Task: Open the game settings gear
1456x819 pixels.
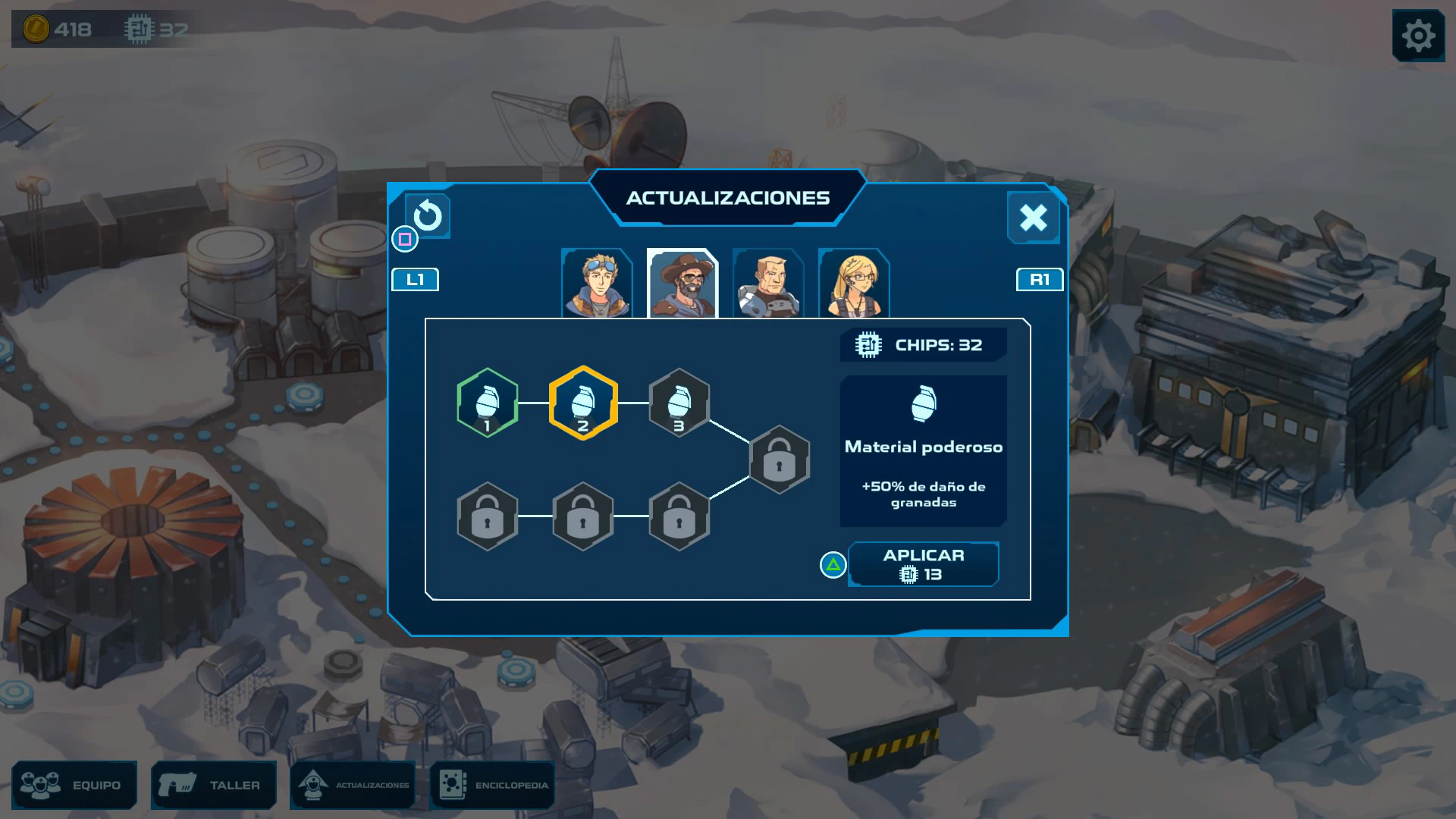Action: 1418,36
